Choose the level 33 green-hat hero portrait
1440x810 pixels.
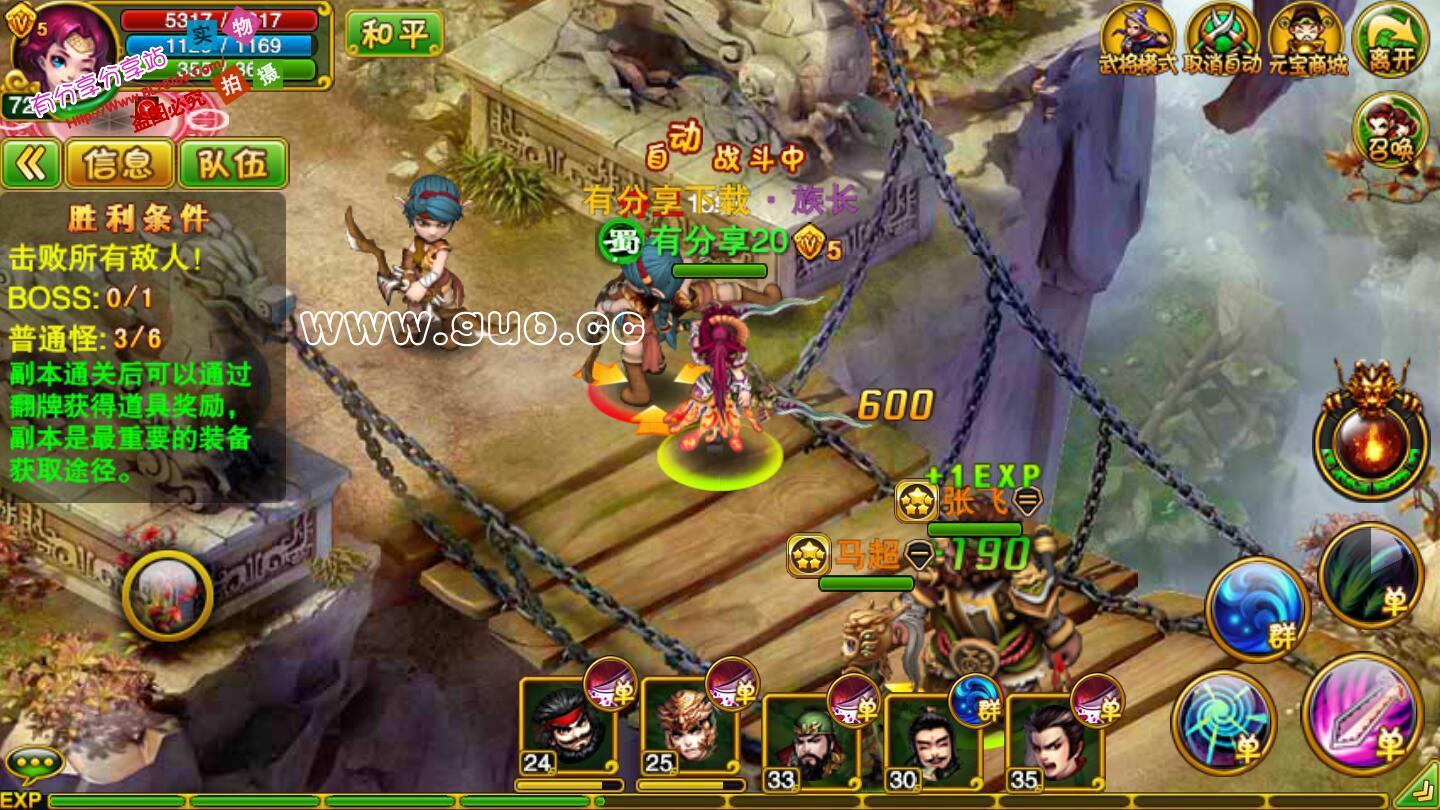tap(811, 742)
